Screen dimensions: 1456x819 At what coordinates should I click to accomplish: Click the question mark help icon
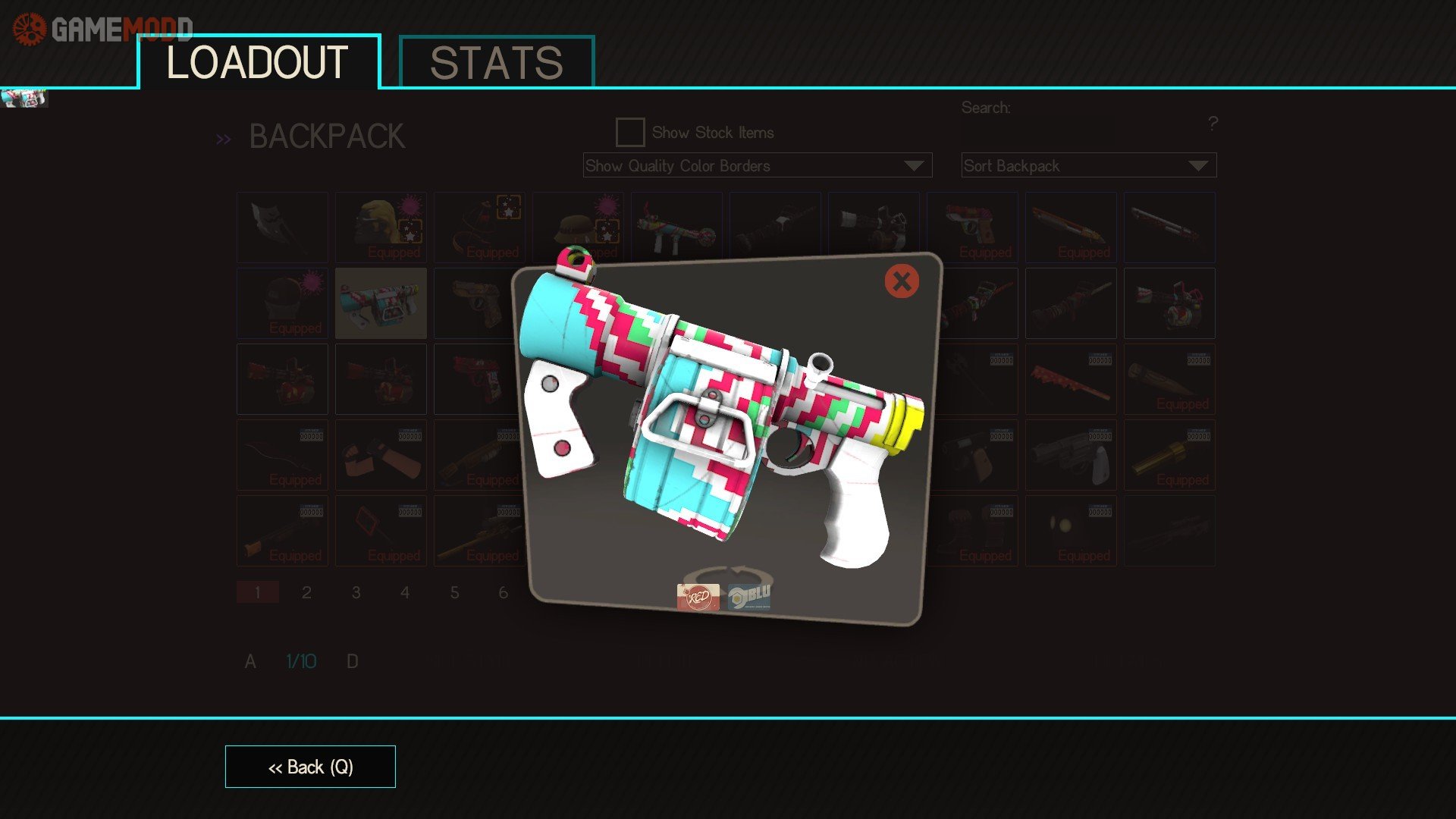(1213, 123)
